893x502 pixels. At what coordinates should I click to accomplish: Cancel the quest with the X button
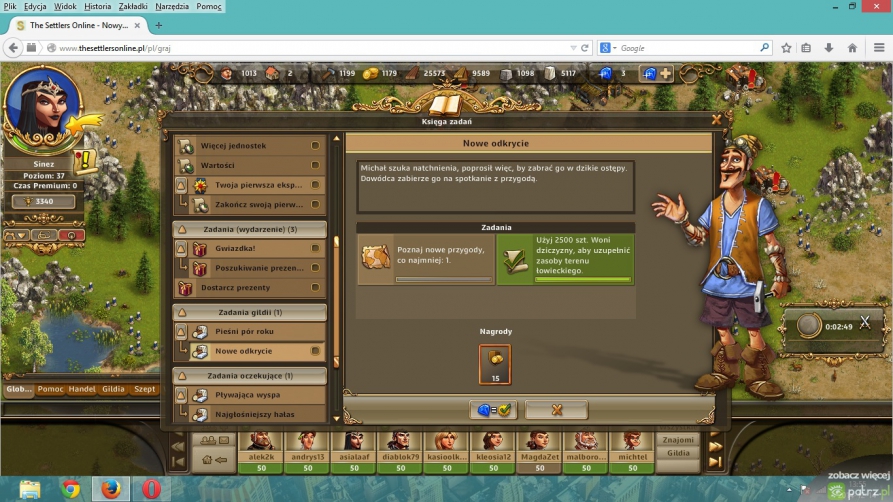click(x=556, y=409)
